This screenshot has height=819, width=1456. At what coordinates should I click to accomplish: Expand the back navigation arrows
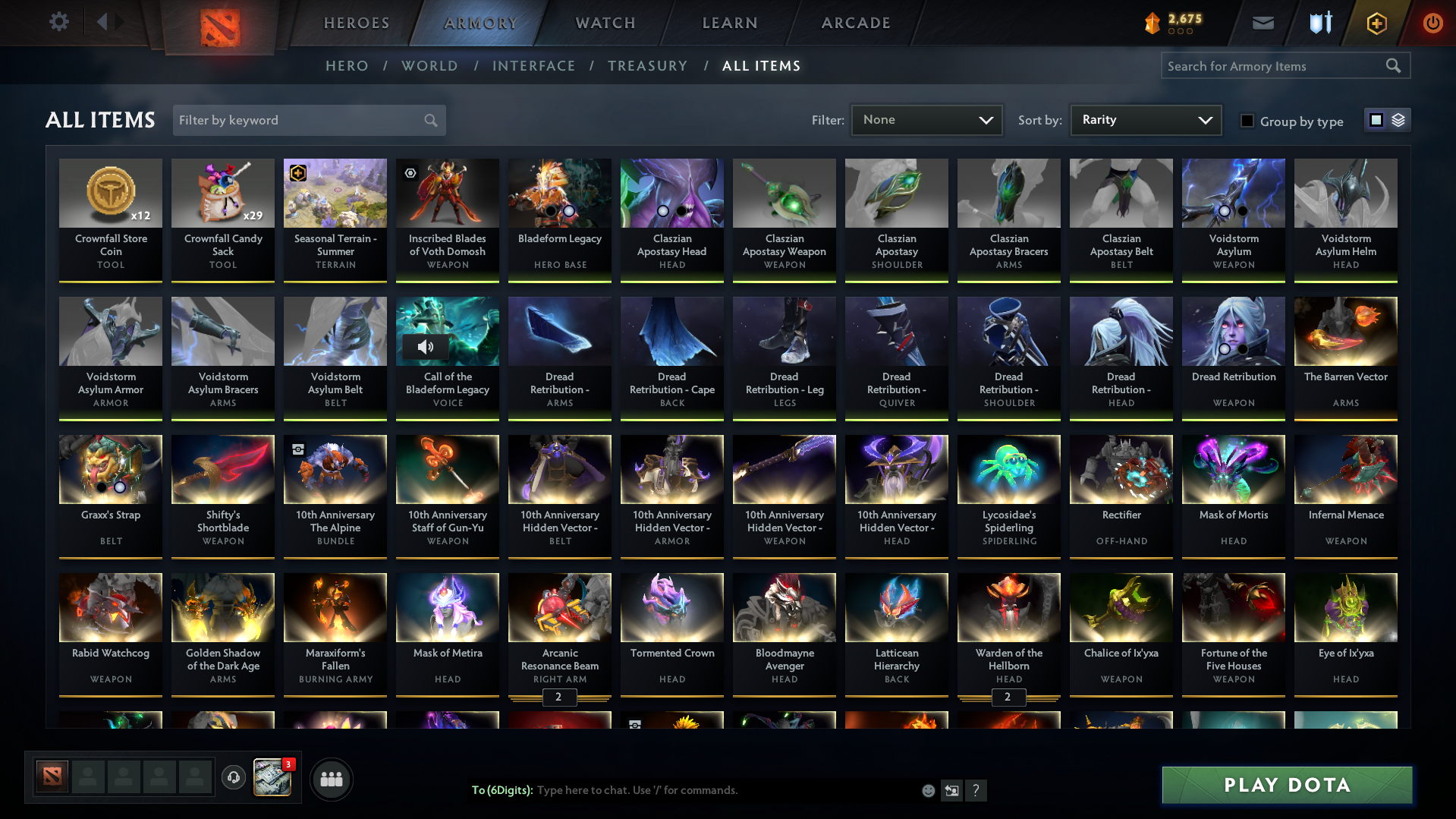click(111, 22)
